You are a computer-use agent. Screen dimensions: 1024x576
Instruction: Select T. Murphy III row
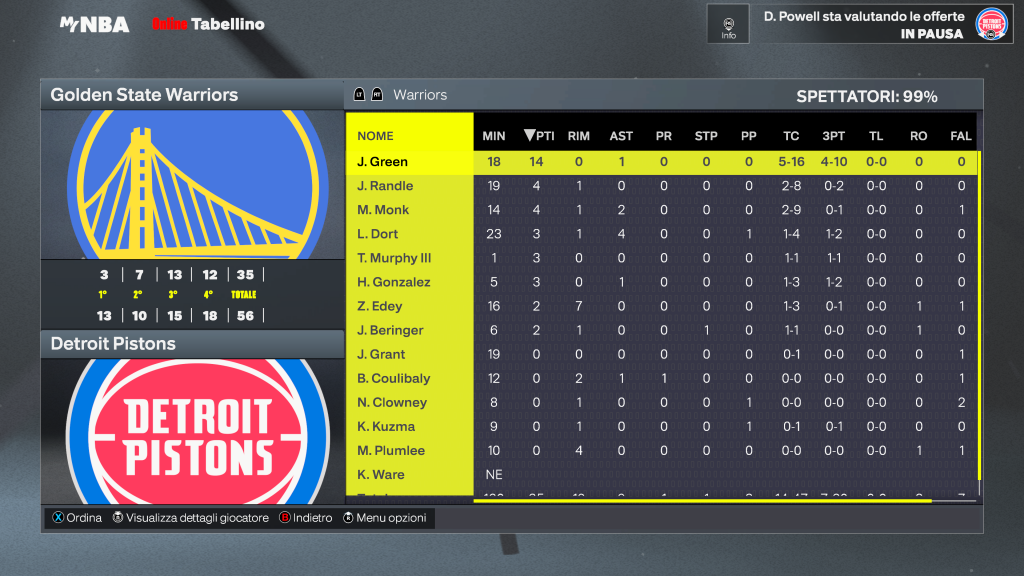pyautogui.click(x=394, y=258)
